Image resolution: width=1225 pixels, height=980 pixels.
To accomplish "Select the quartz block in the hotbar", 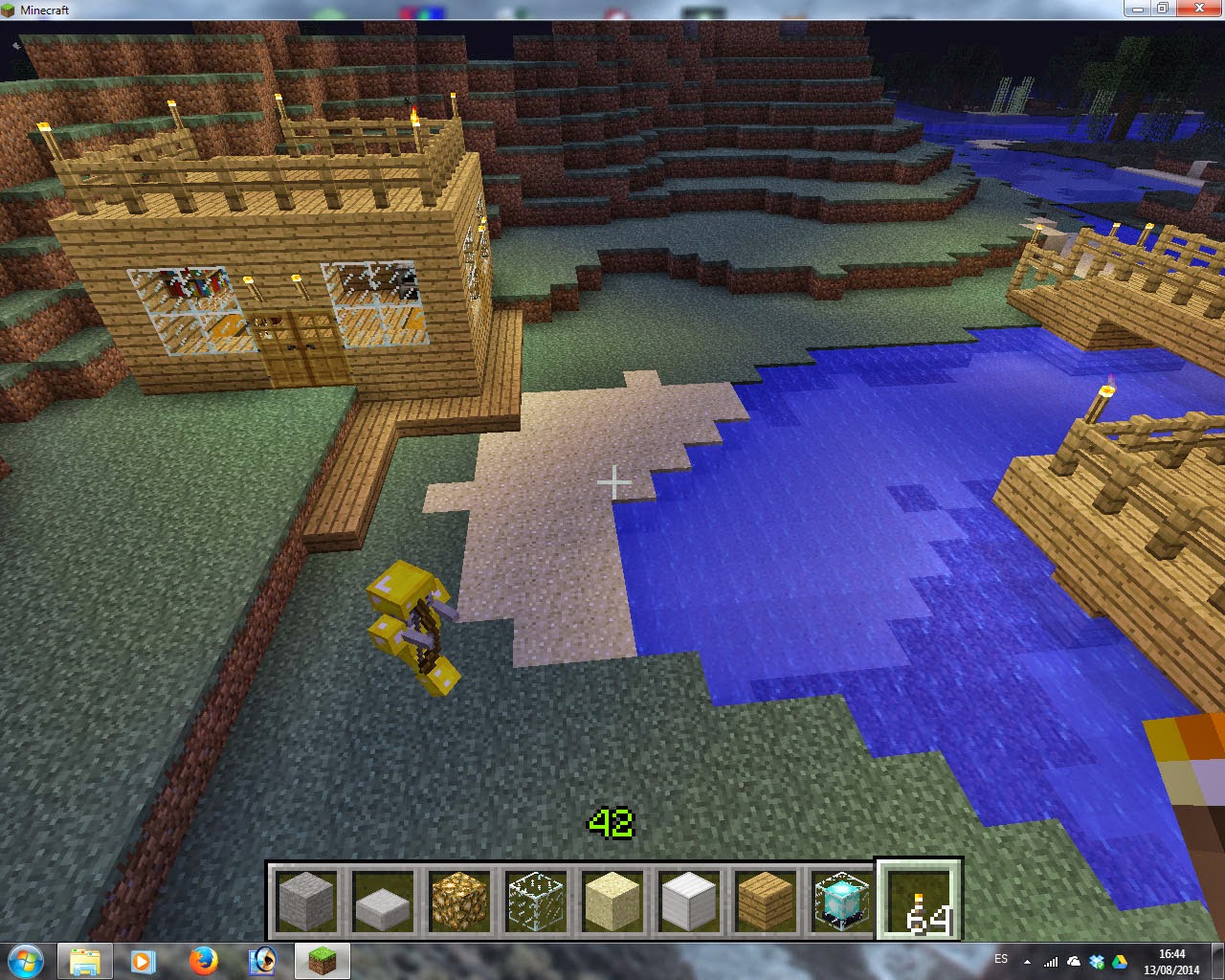I will coord(689,901).
